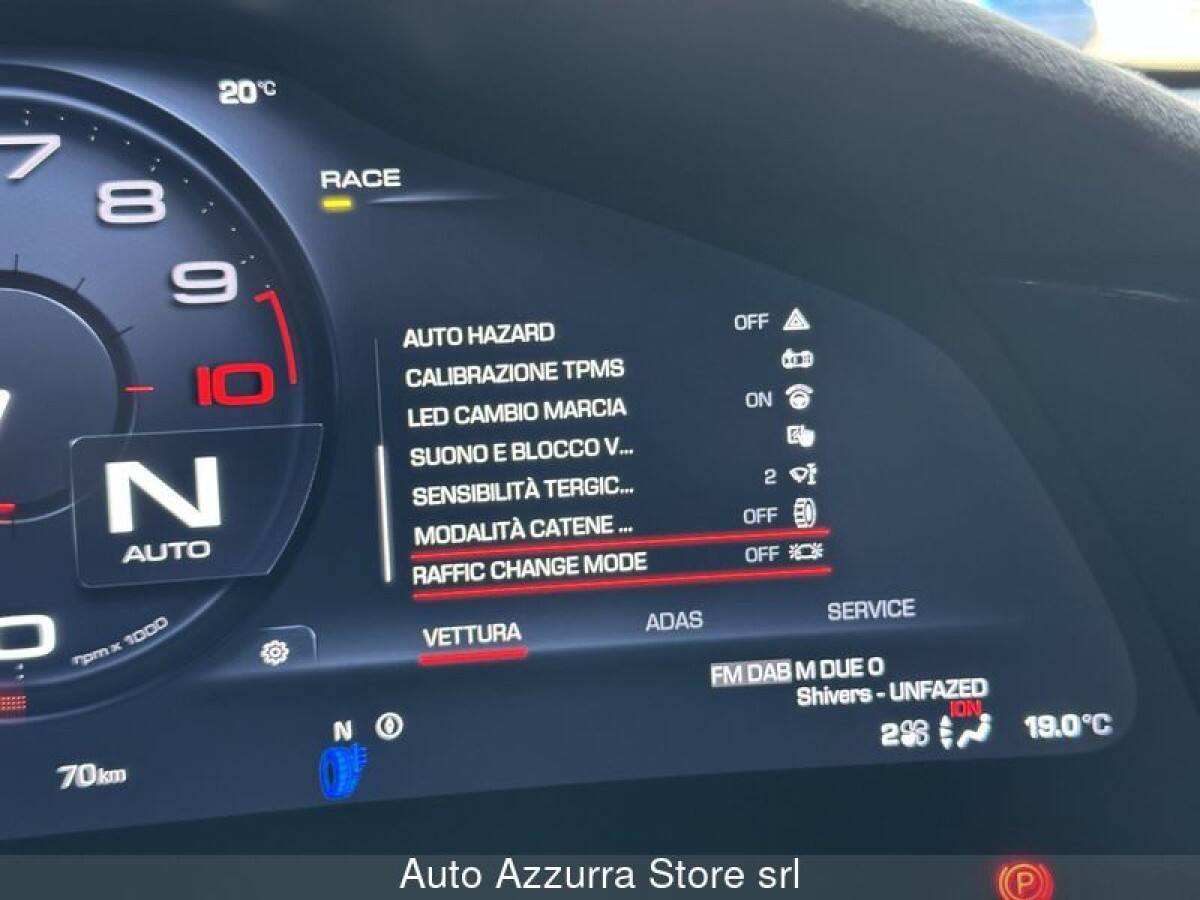Click the menu list scrollbar
Viewport: 1200px width, 900px height.
[385, 512]
